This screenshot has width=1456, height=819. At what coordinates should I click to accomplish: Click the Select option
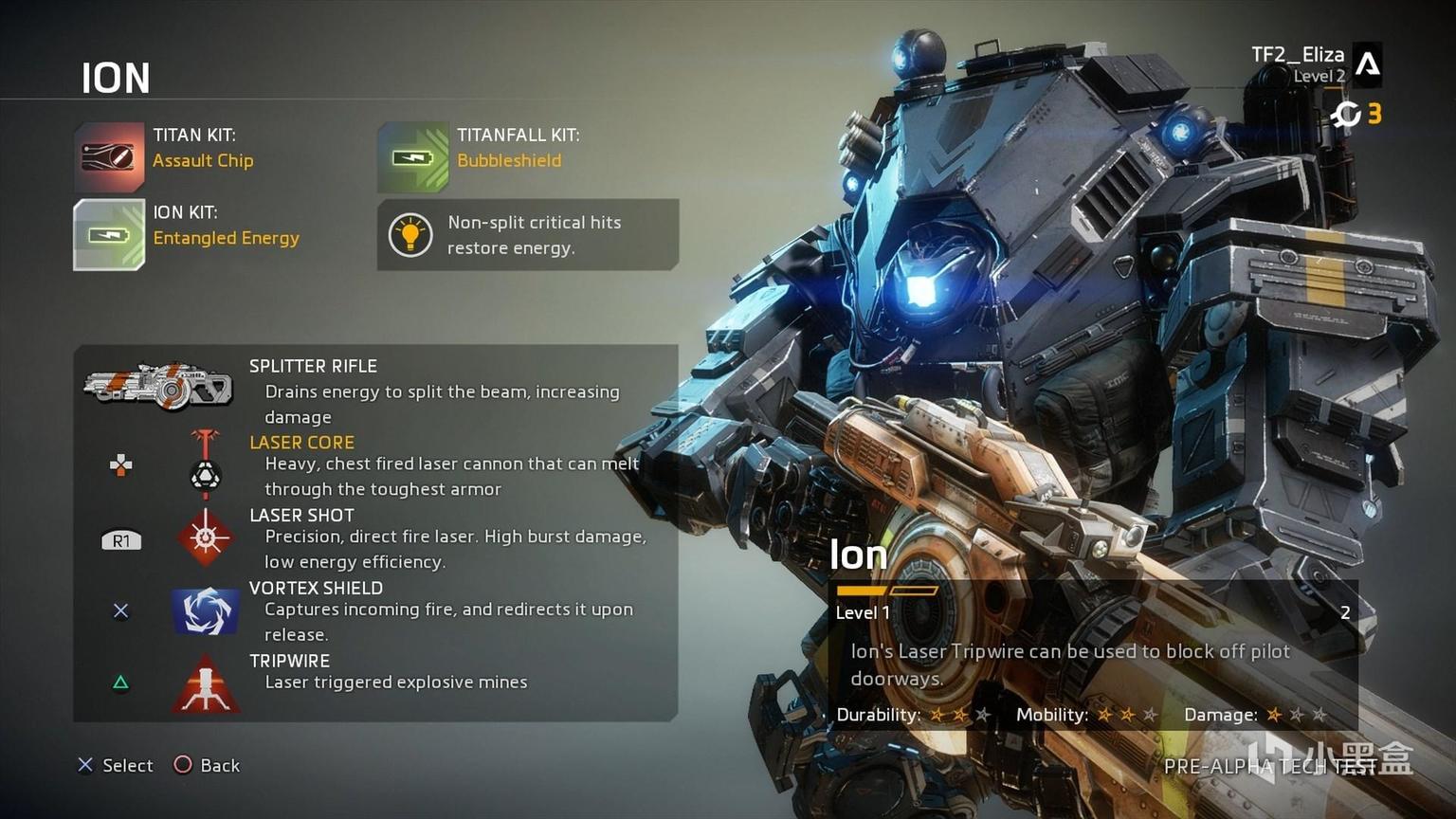(x=116, y=765)
